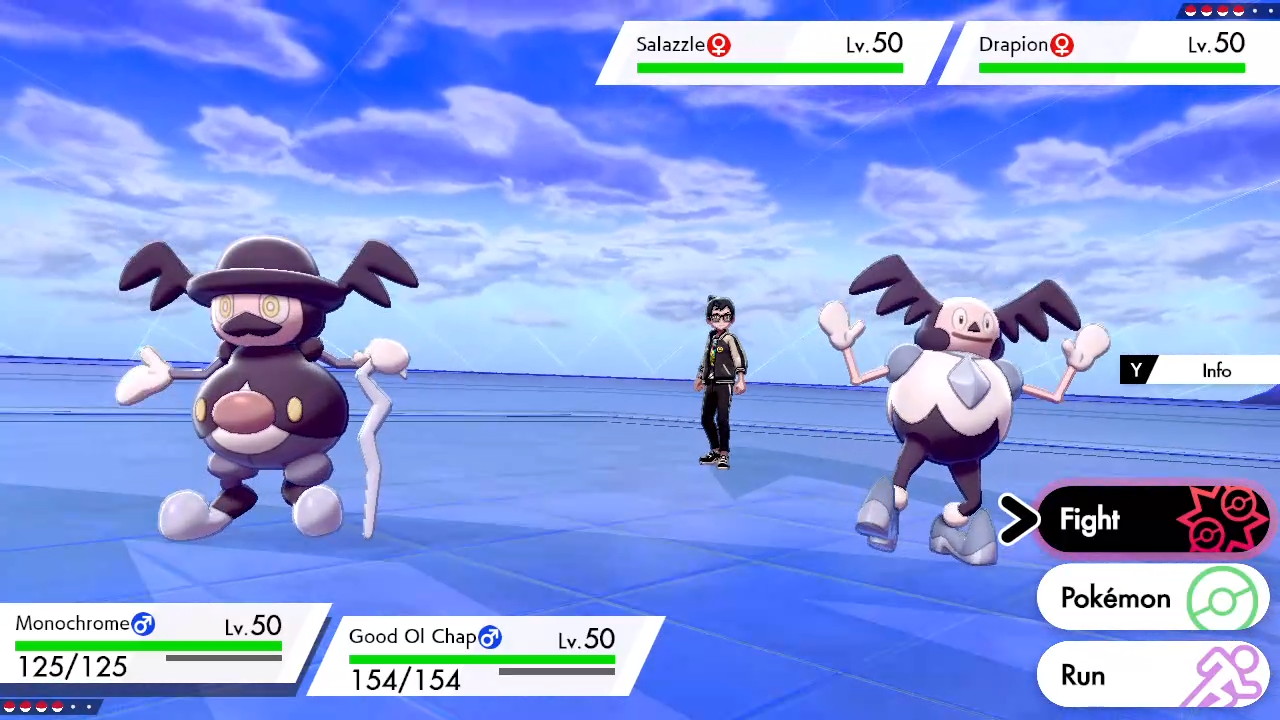Click the Poké Ball icon beside Pokémon

[1222, 598]
